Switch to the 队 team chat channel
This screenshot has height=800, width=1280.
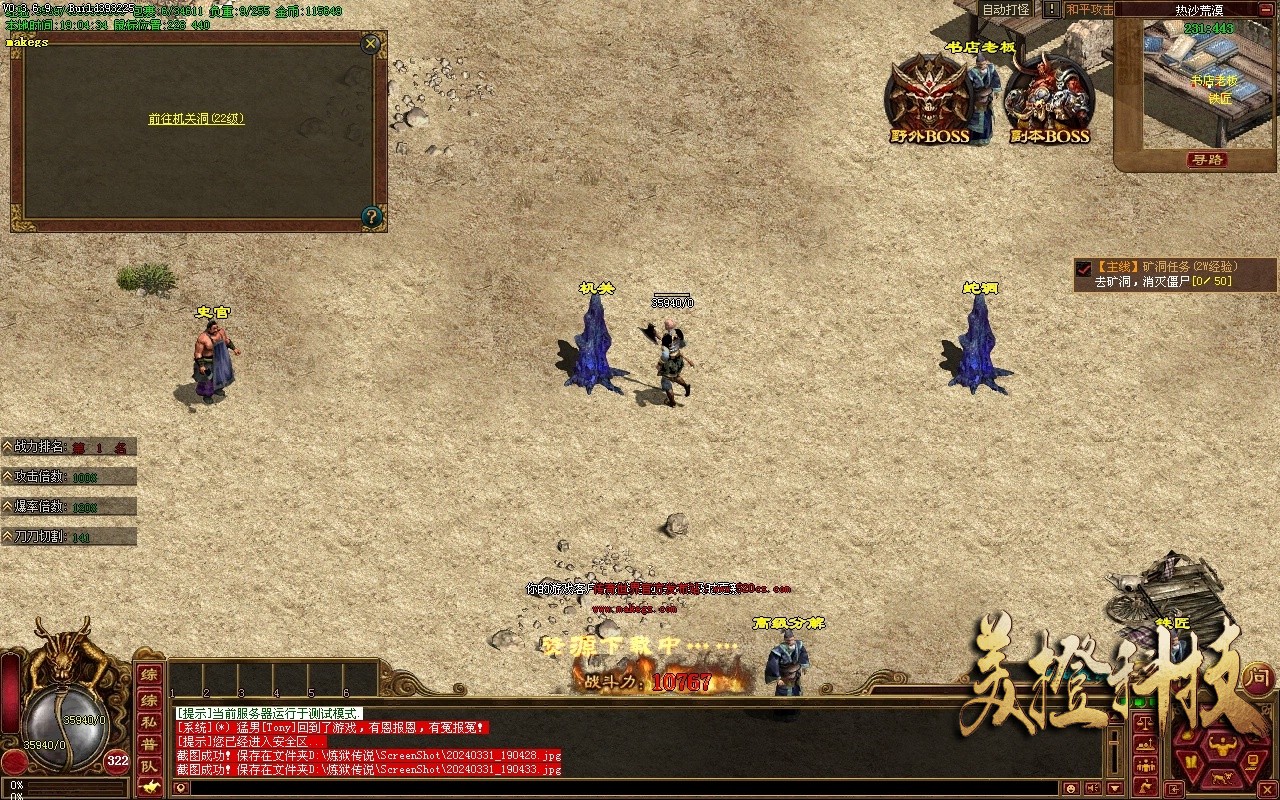pyautogui.click(x=148, y=766)
